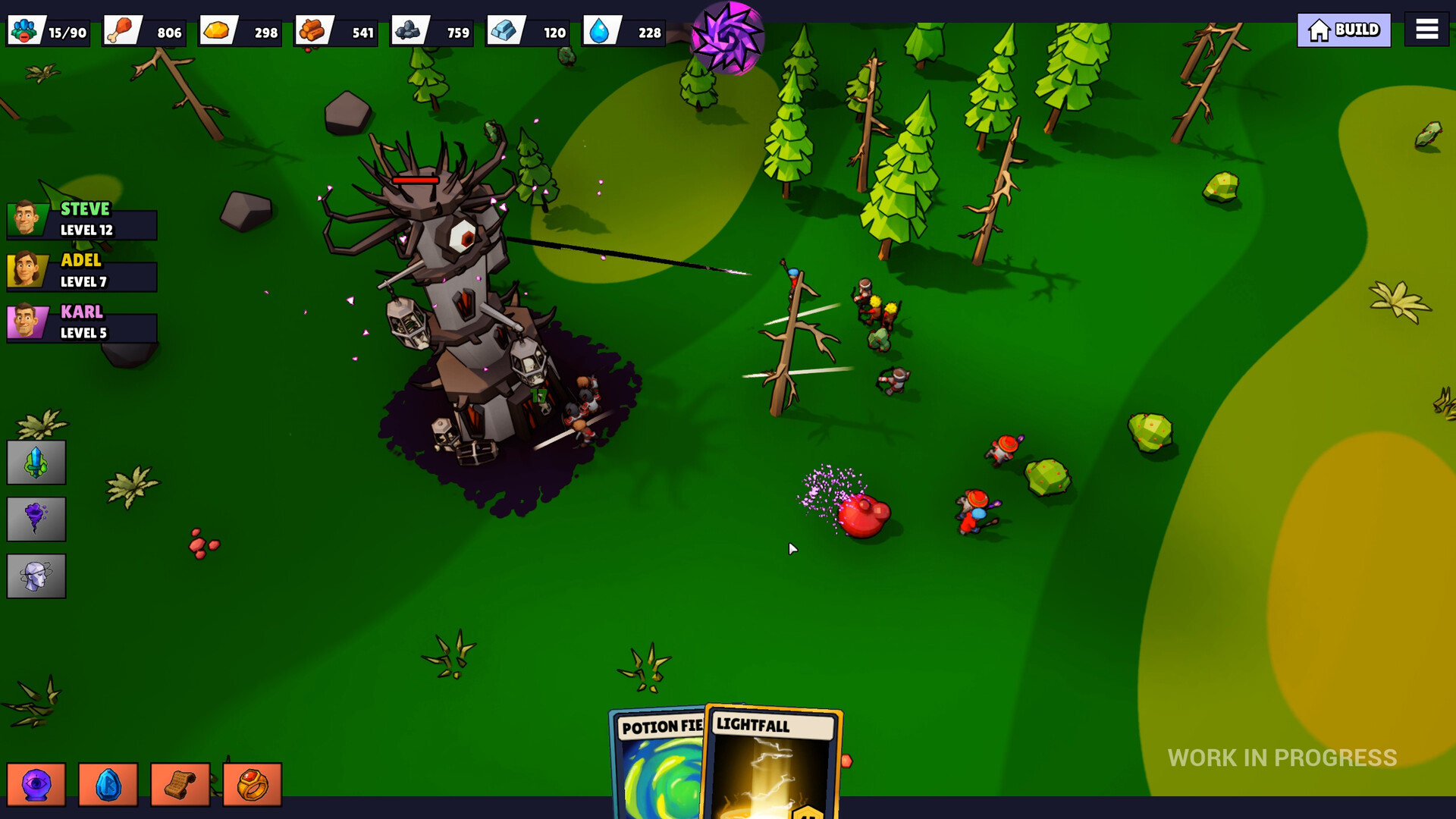Open the scroll inventory icon
The width and height of the screenshot is (1456, 819).
pos(180,784)
